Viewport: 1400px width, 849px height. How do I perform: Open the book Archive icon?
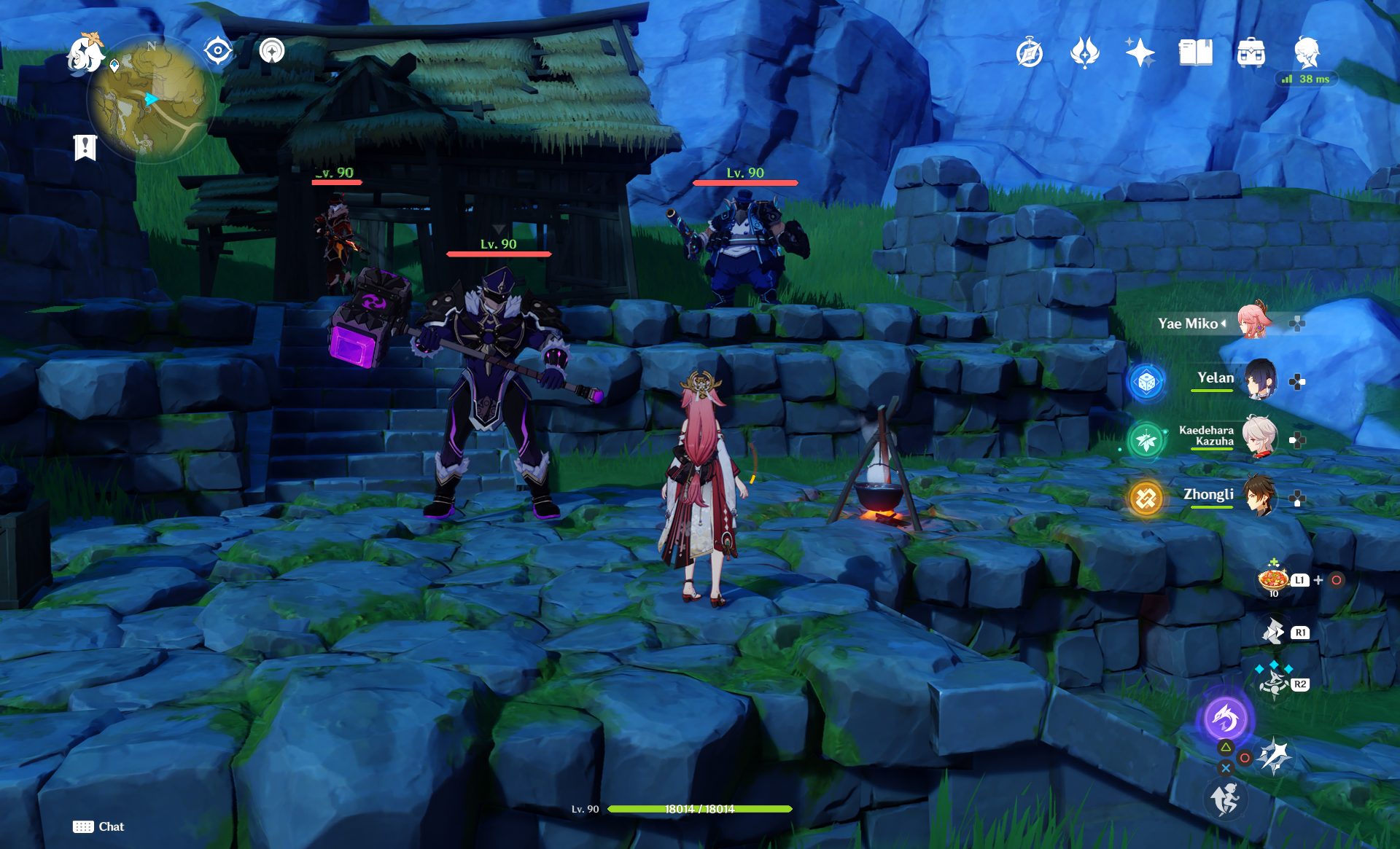(x=1195, y=53)
